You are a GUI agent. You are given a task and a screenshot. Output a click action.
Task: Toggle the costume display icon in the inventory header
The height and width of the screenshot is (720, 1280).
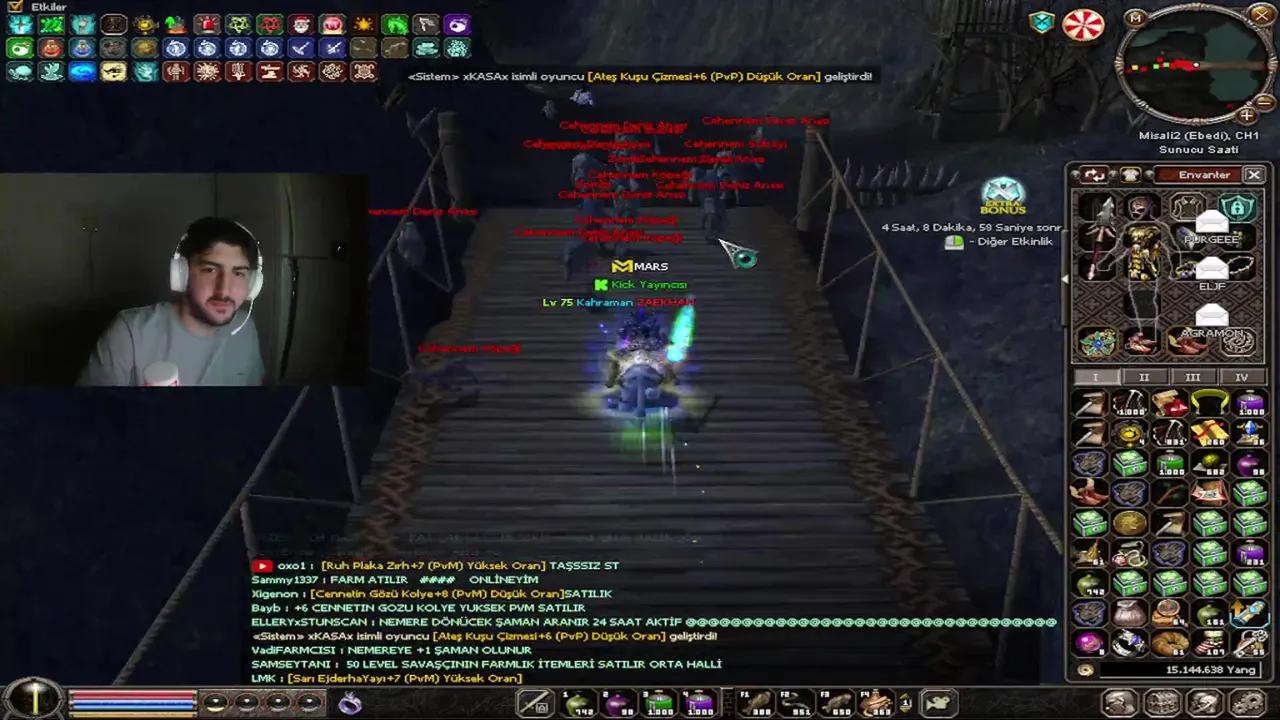(1128, 174)
